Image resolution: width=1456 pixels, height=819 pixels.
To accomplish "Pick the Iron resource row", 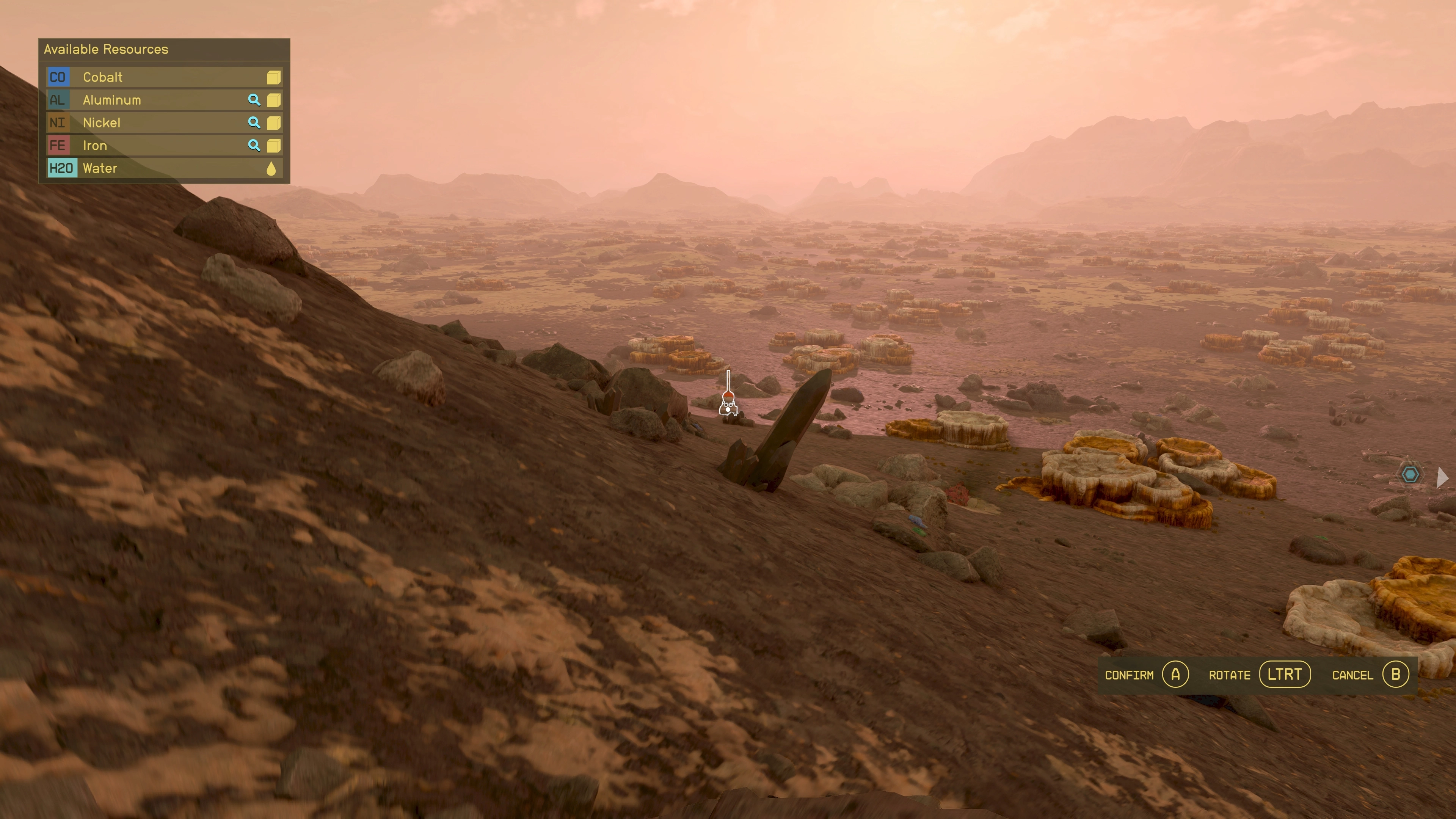I will [x=164, y=146].
